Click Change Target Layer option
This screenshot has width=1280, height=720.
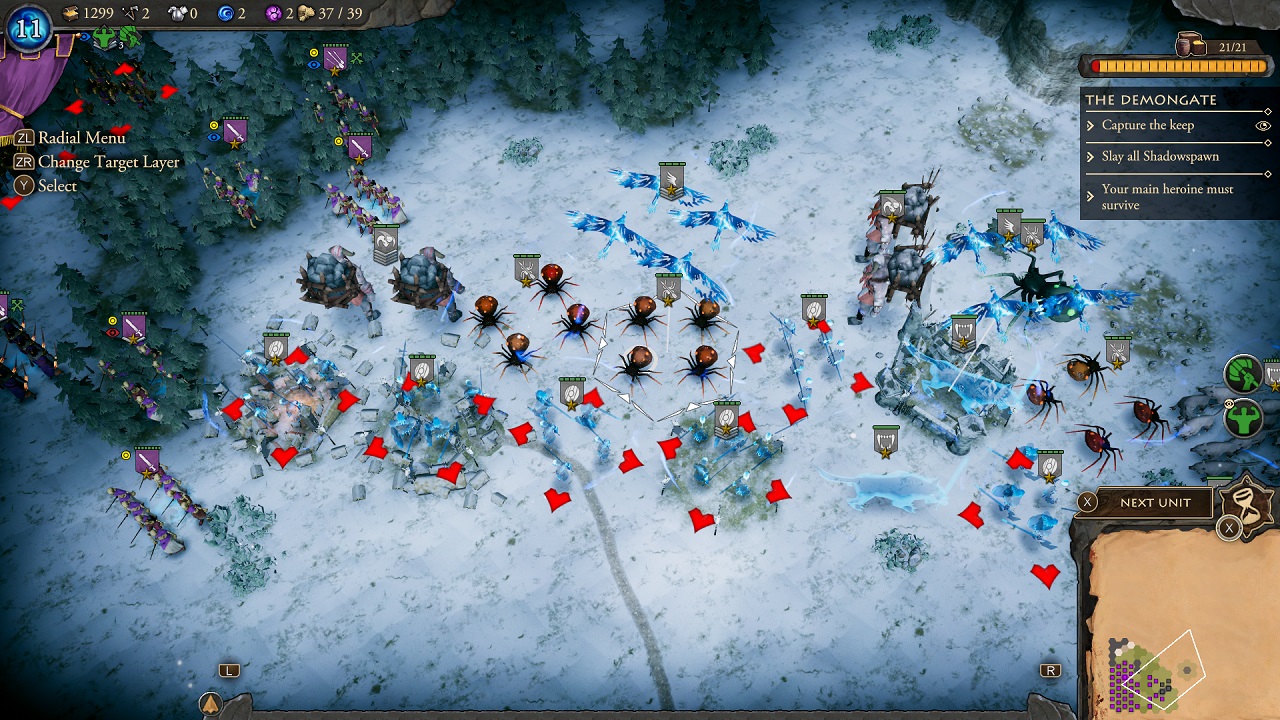(110, 161)
